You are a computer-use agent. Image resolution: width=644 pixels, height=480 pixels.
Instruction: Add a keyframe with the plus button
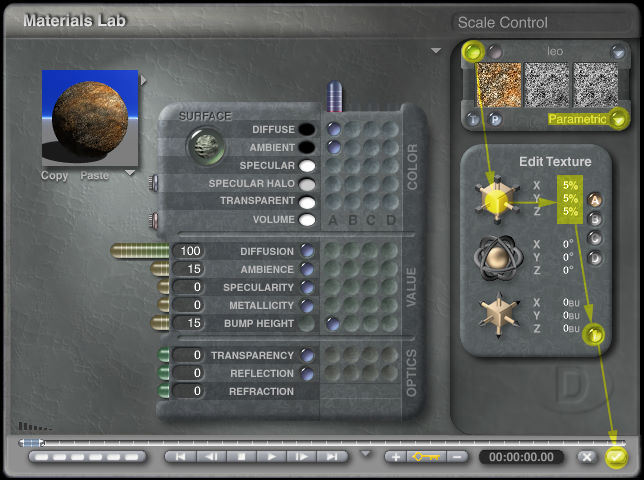point(396,457)
